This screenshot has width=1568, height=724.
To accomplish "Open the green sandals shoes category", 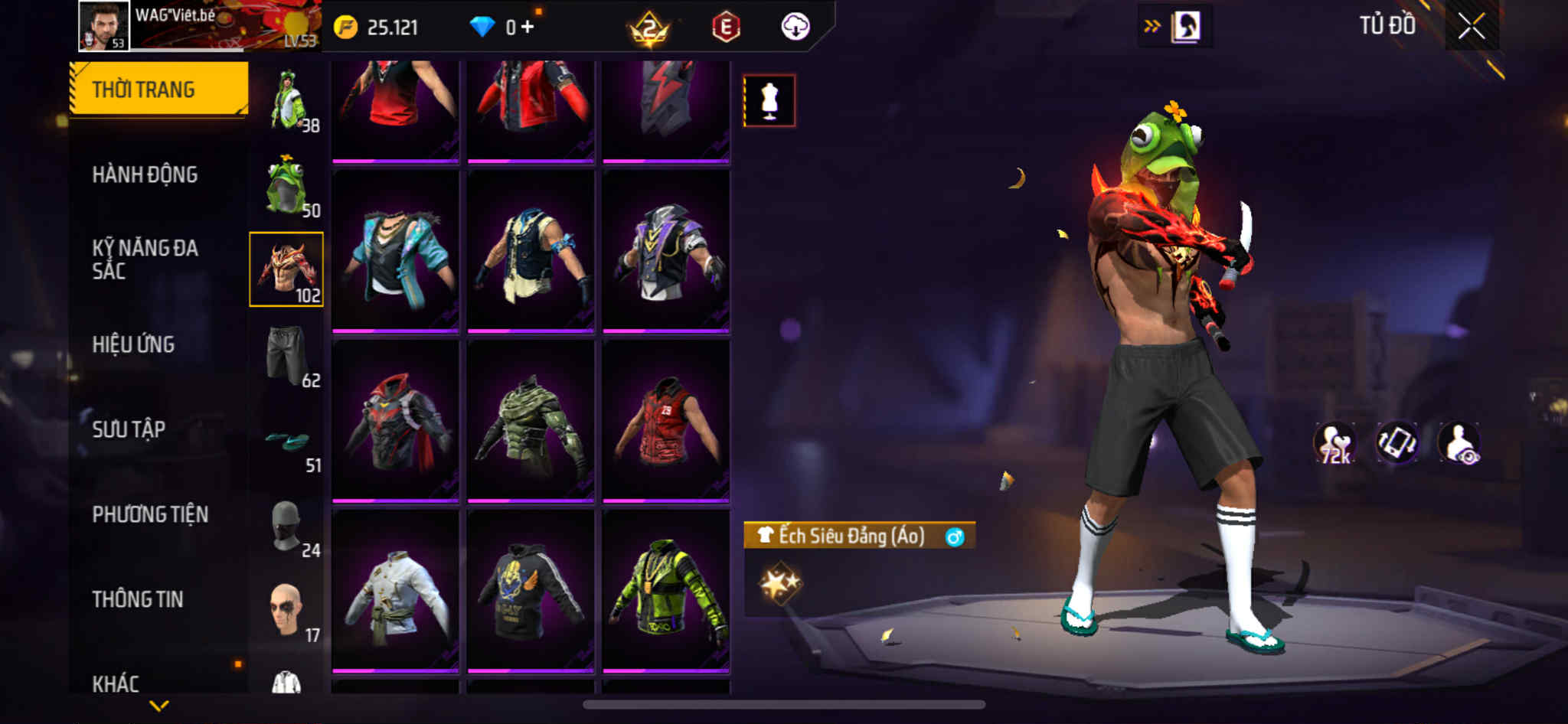I will coord(287,442).
